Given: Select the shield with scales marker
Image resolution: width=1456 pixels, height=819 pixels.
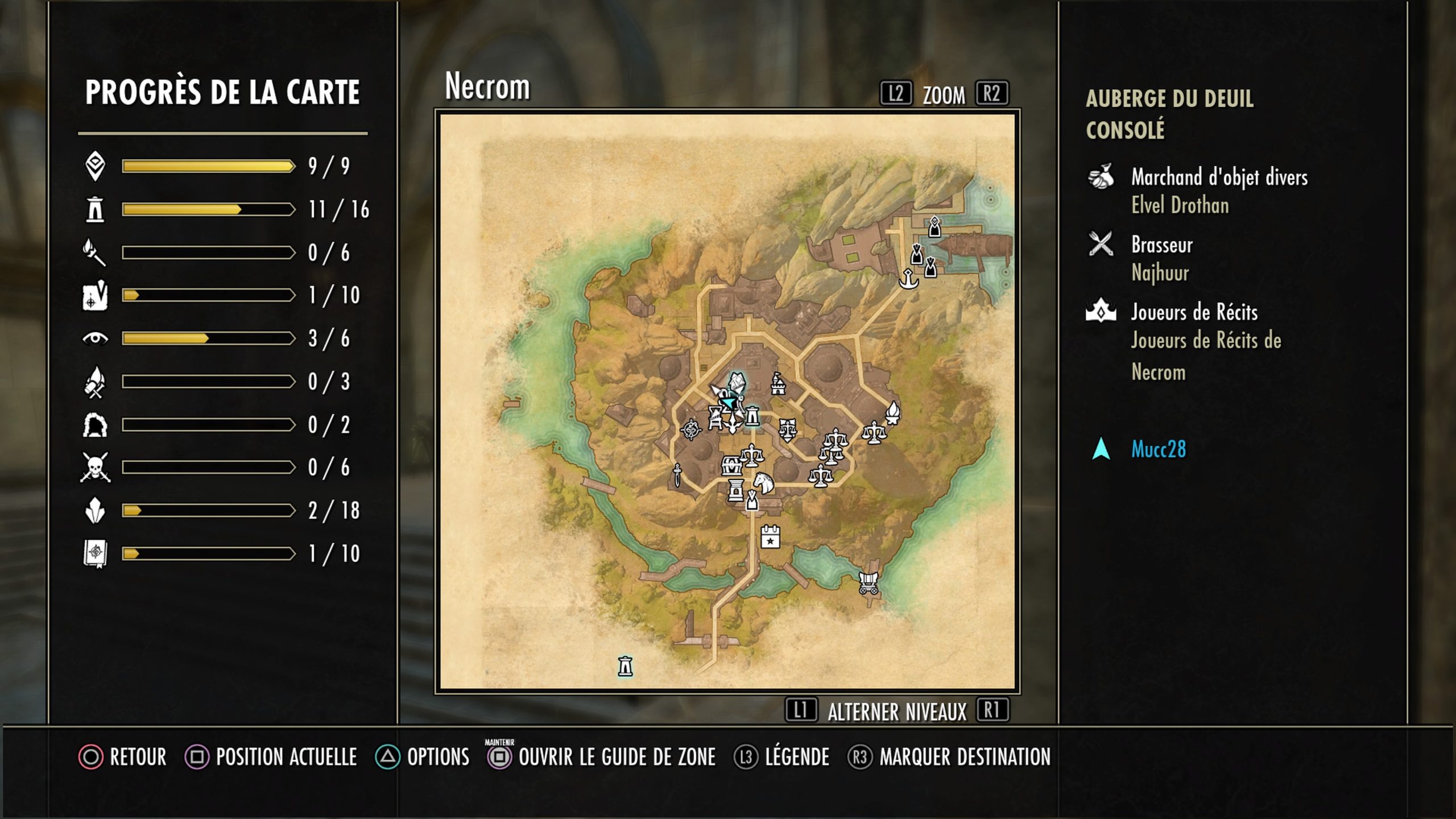Looking at the screenshot, I should (787, 431).
